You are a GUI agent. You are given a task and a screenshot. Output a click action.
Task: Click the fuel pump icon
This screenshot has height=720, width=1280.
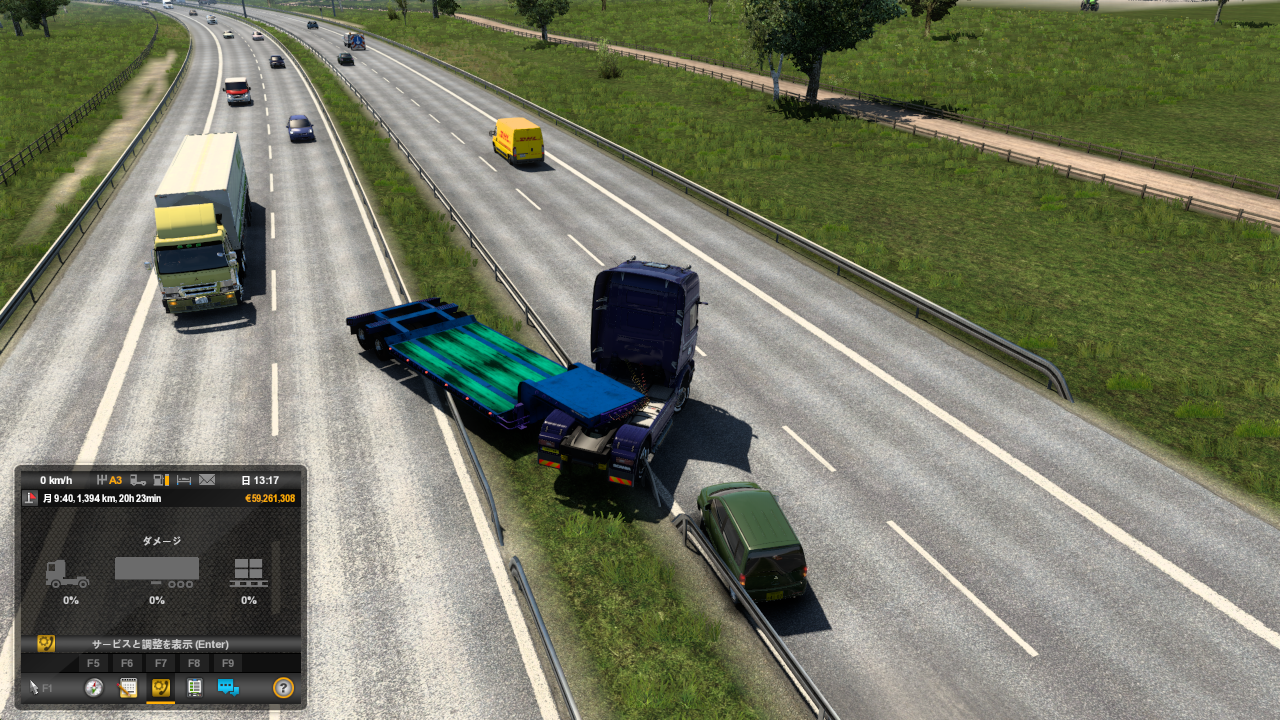tap(159, 480)
